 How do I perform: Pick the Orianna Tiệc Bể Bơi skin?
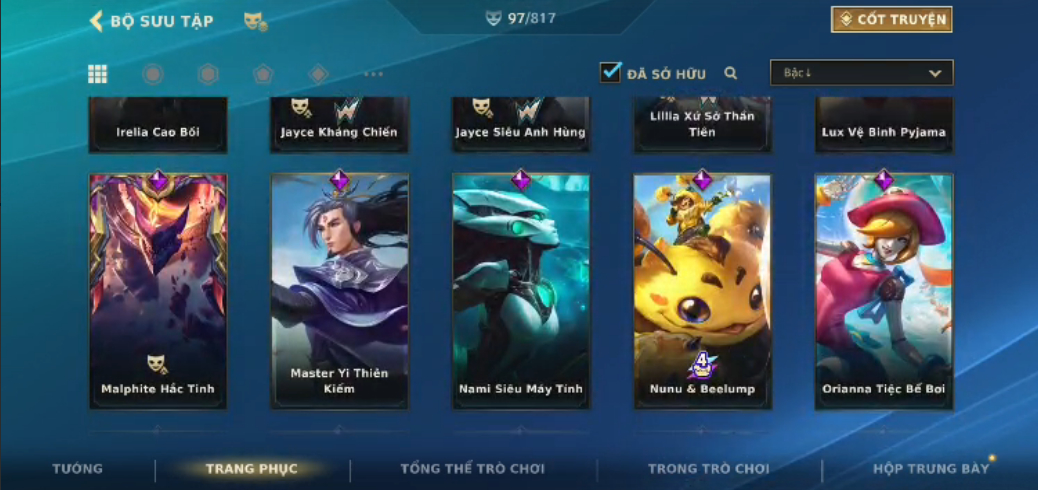(x=884, y=291)
